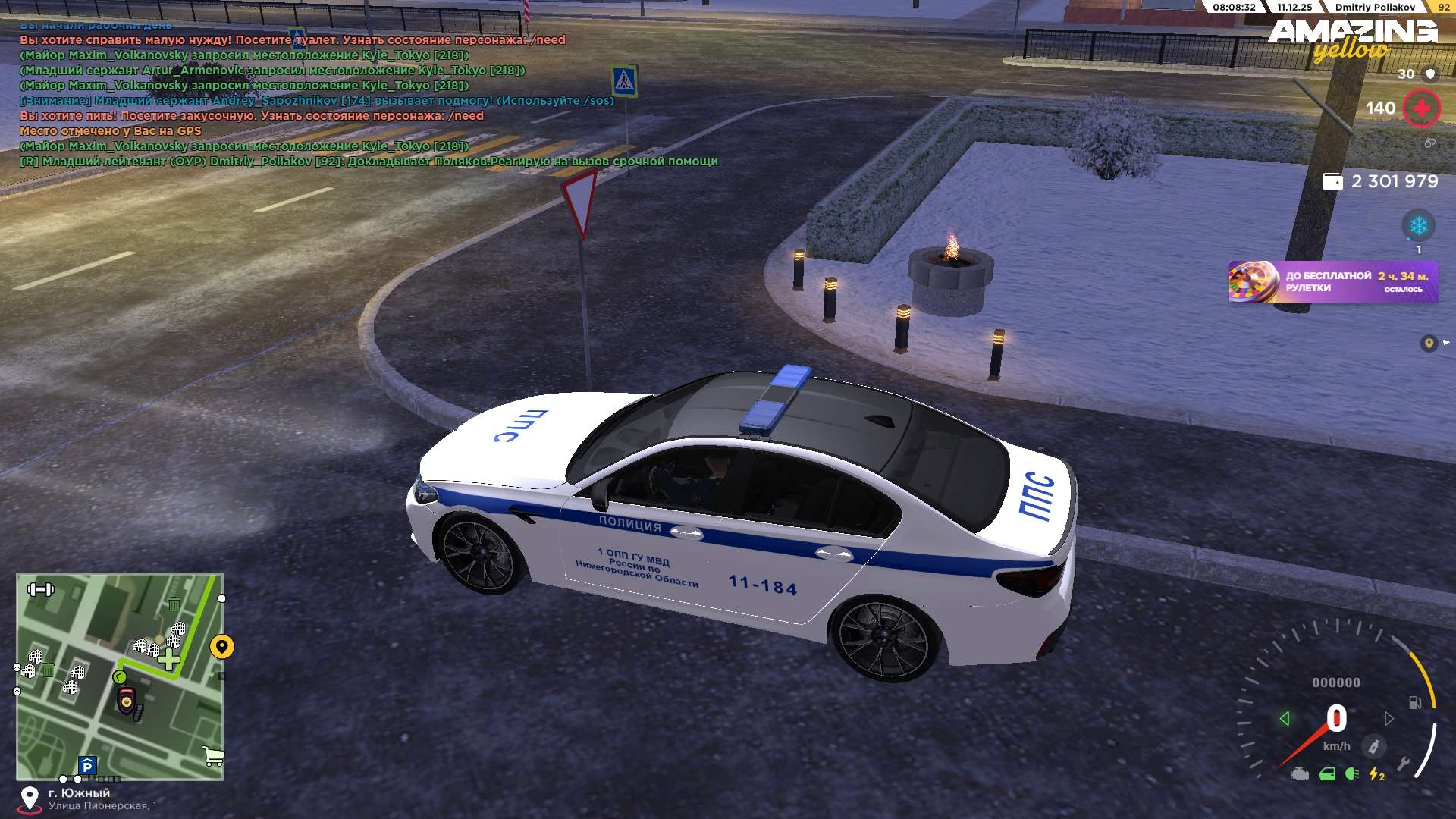Select the yellow GPS destination marker on minimap

221,647
